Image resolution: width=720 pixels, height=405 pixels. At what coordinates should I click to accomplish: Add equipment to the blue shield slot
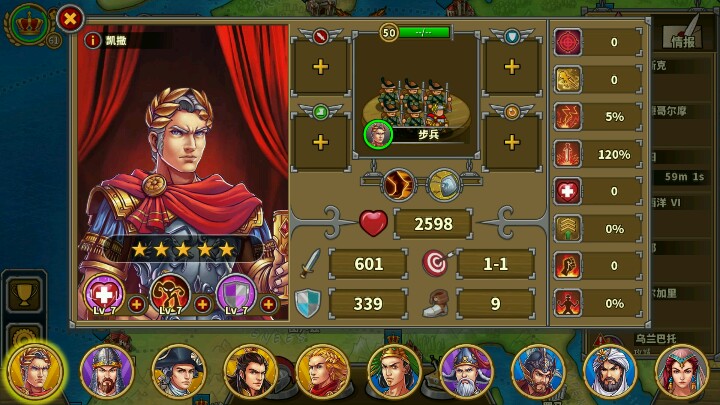coord(511,67)
